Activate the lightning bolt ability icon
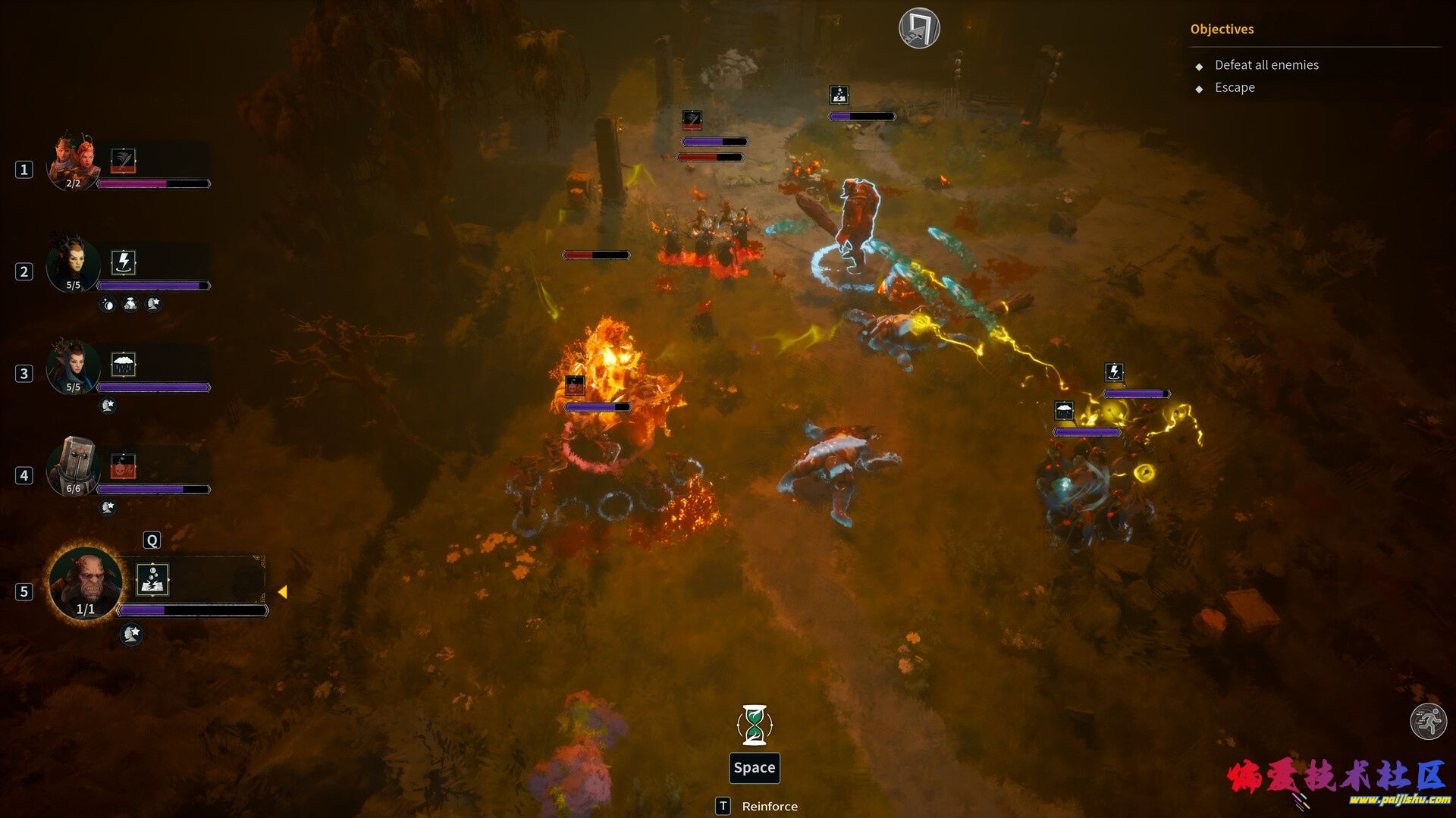The image size is (1456, 818). tap(124, 262)
